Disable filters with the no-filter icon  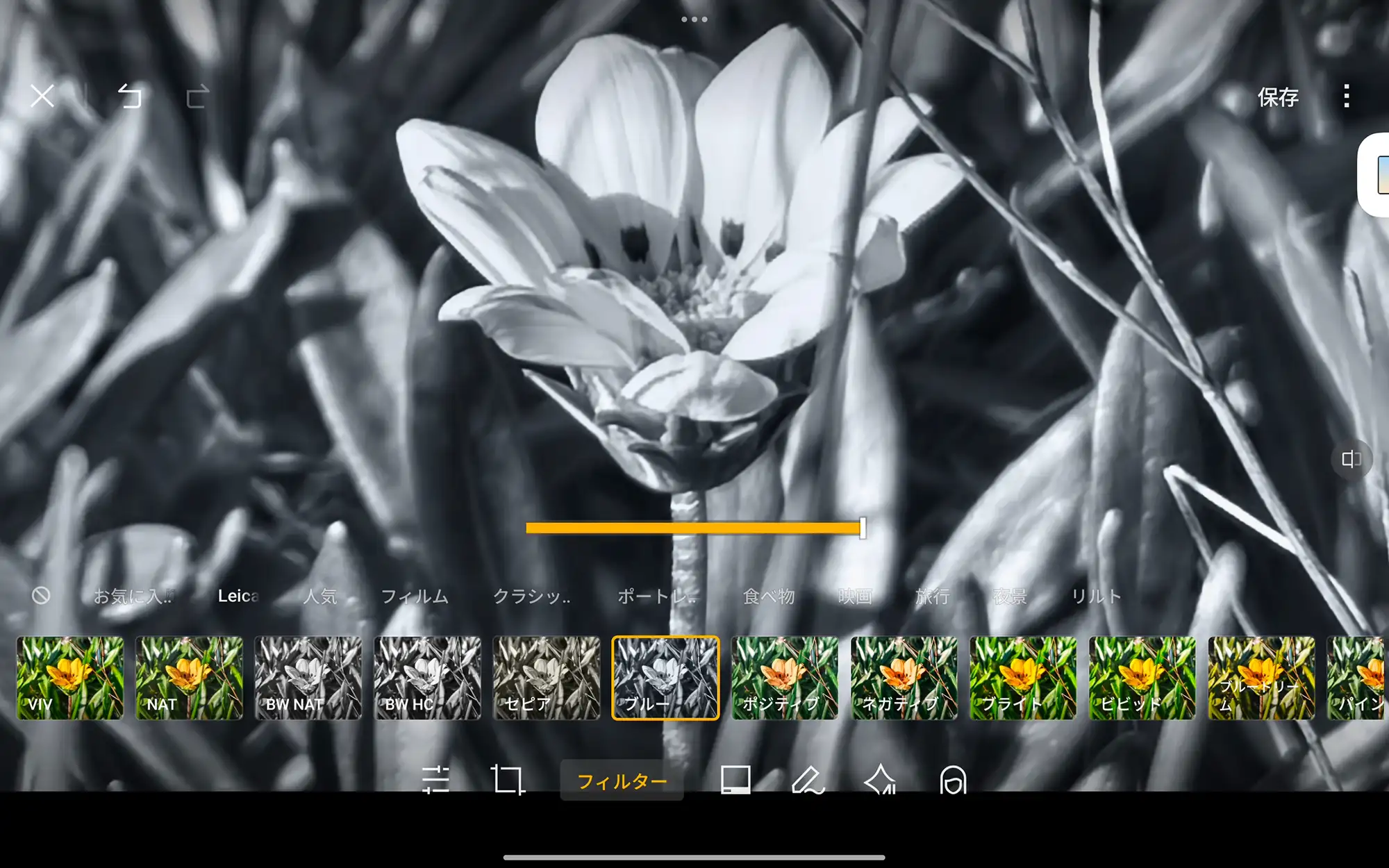click(x=42, y=596)
